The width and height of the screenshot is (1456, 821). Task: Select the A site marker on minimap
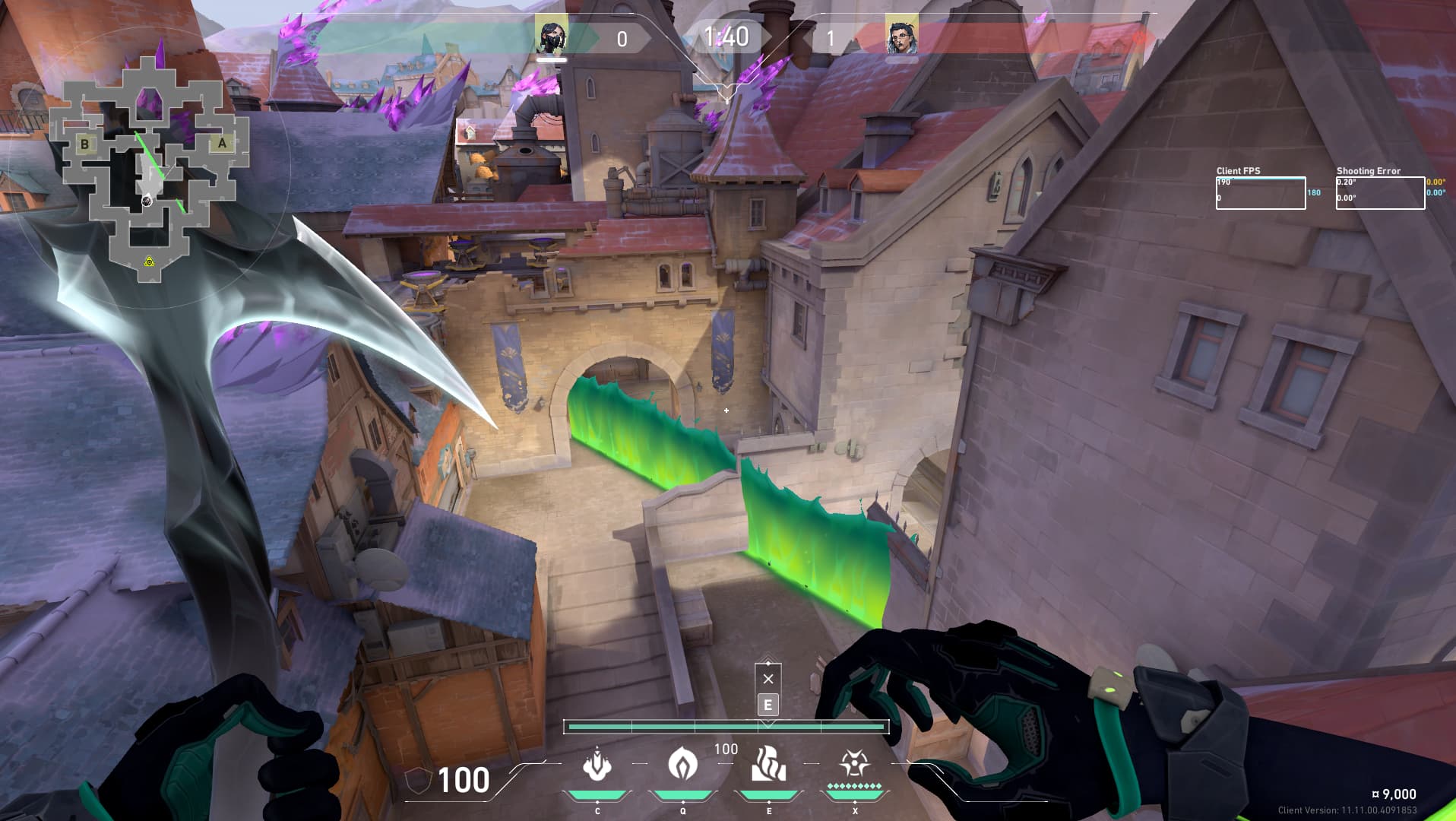[x=222, y=143]
